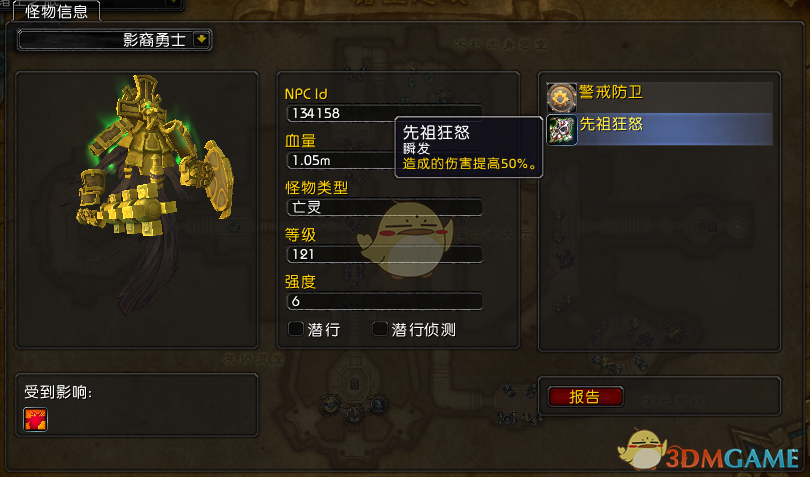Click the 报告 report button
This screenshot has width=810, height=477.
(x=585, y=396)
